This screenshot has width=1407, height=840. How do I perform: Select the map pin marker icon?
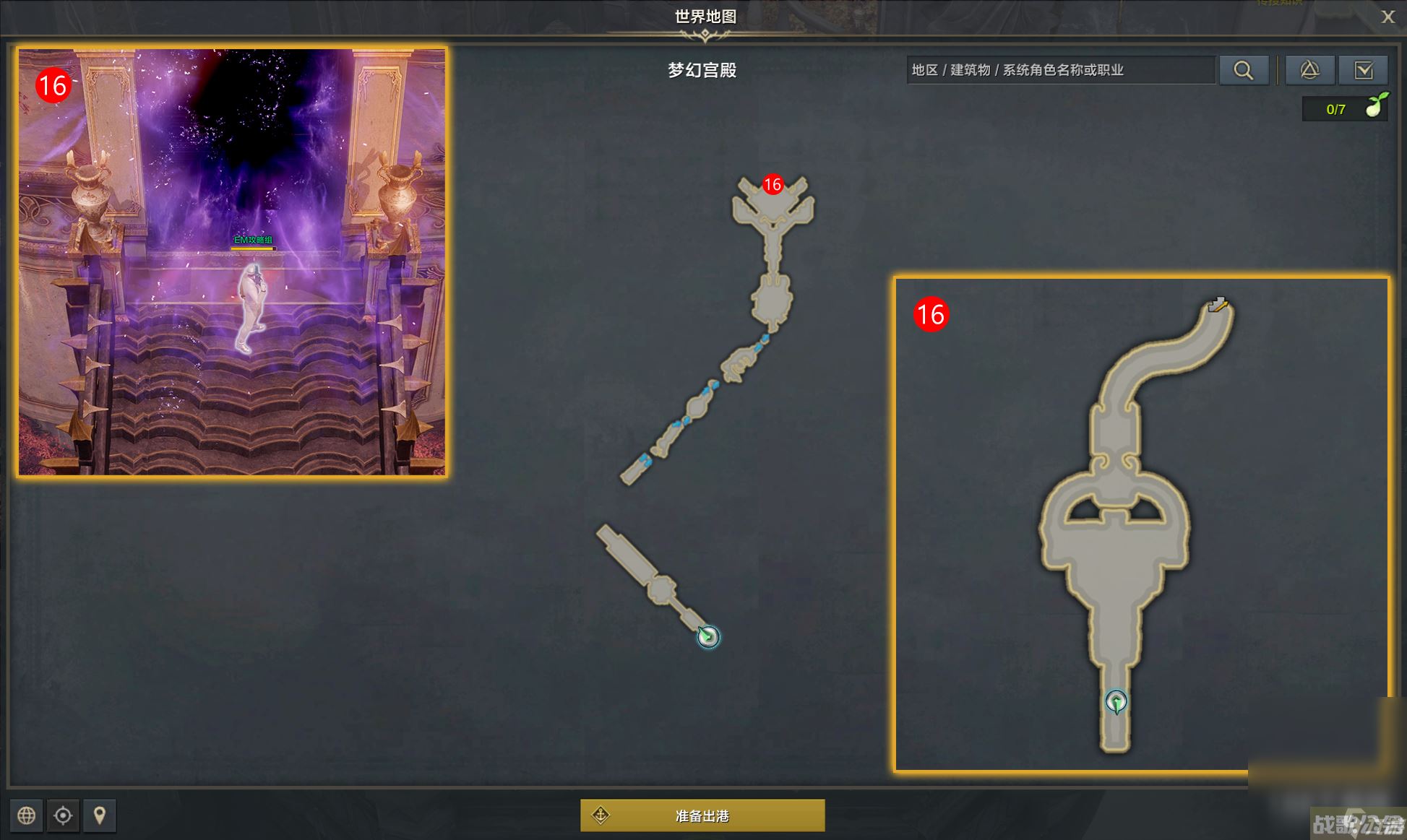tap(99, 815)
